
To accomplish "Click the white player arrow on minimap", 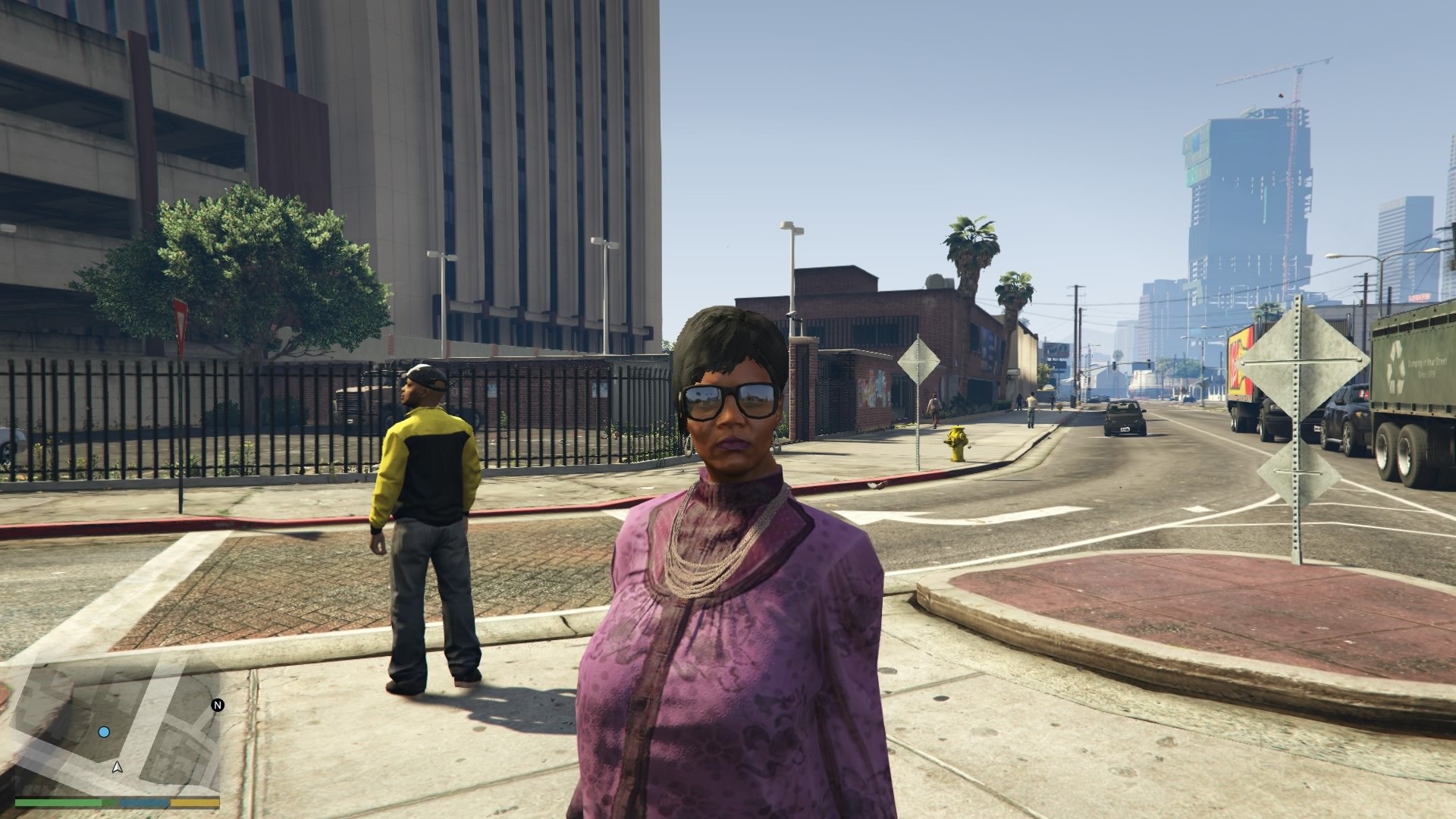I will coord(117,767).
